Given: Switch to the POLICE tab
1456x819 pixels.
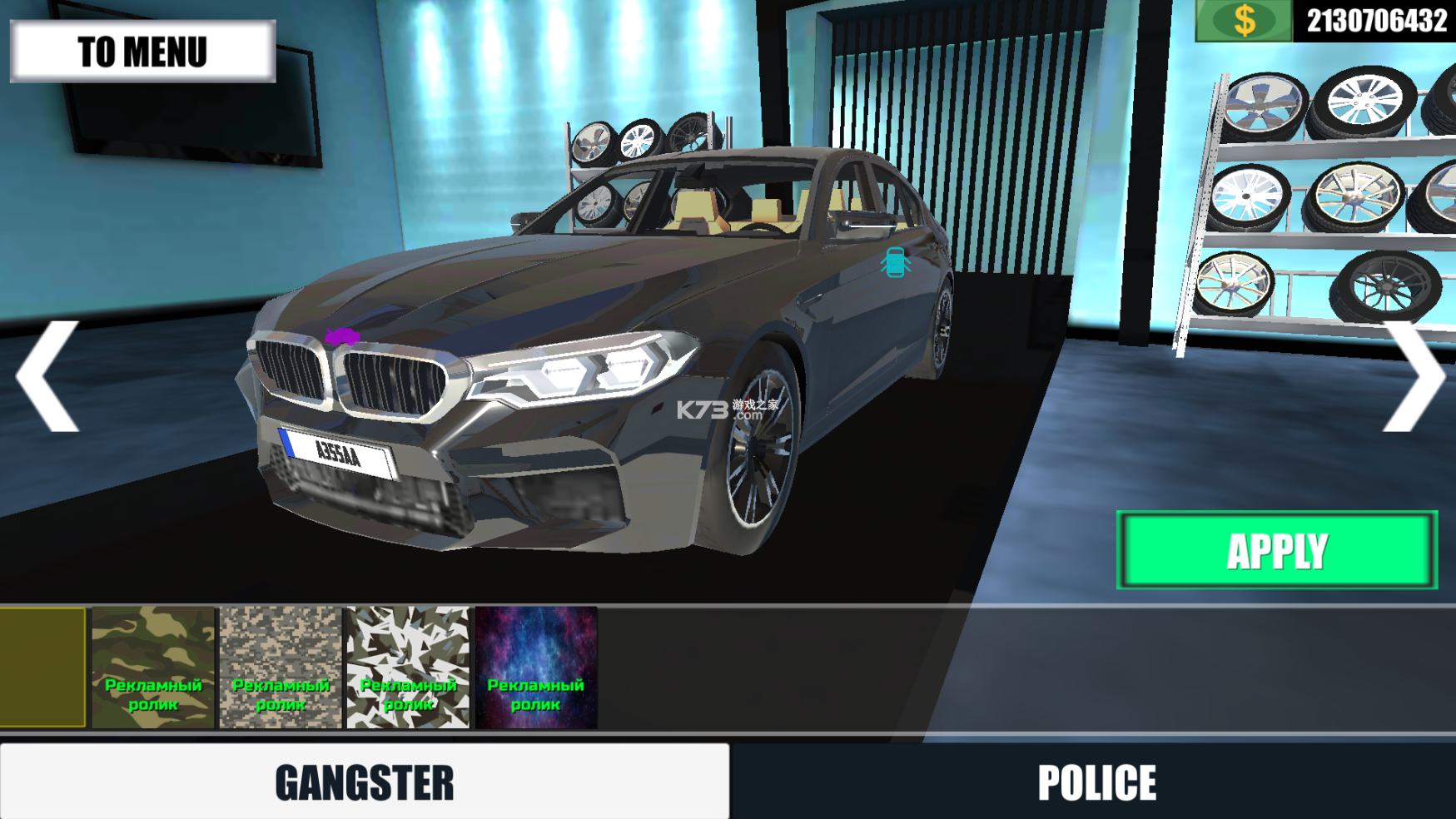Looking at the screenshot, I should tap(1096, 782).
